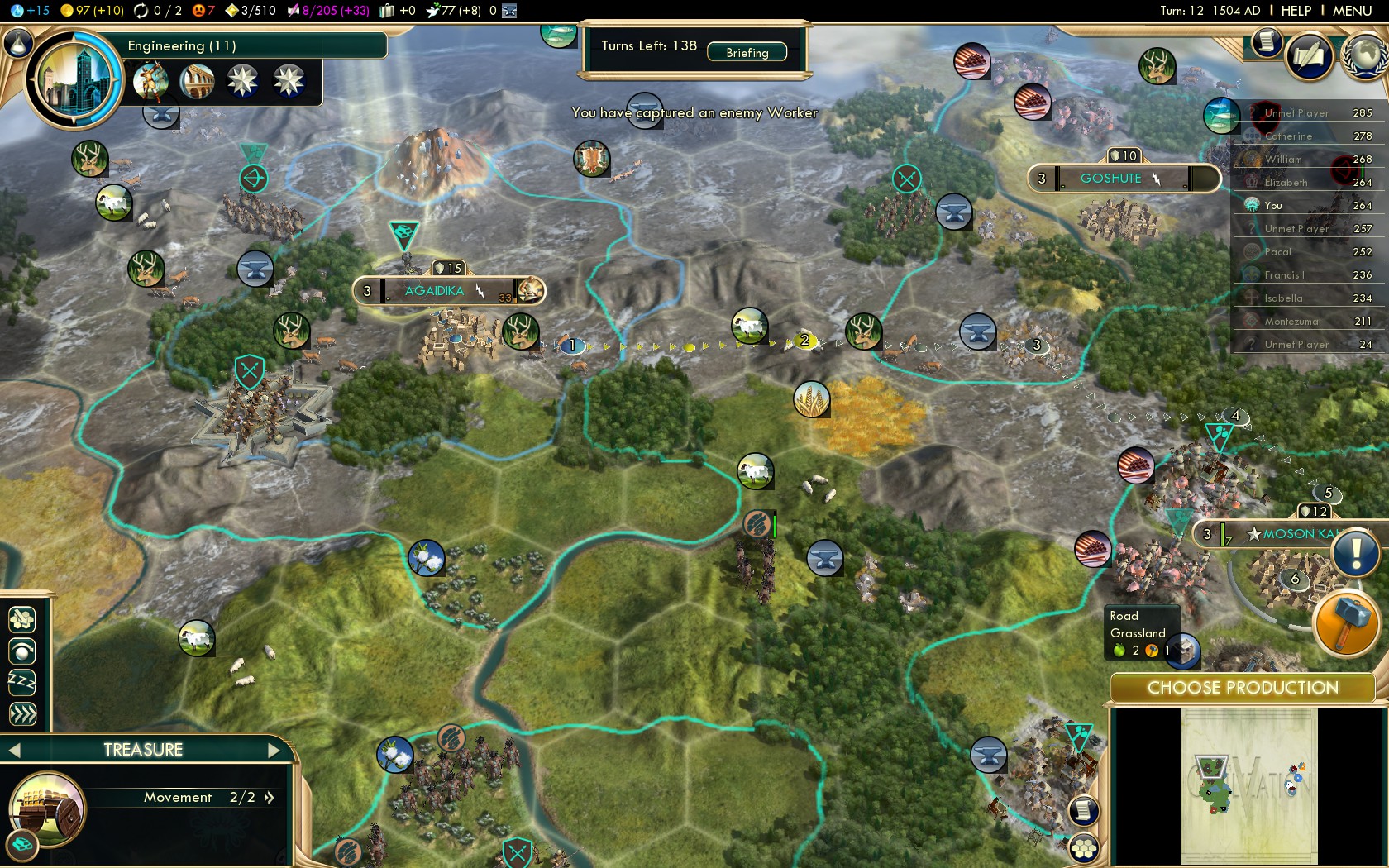Select the Moson Kahni capital banner
Screen dimensions: 1389x868
pyautogui.click(x=1290, y=534)
